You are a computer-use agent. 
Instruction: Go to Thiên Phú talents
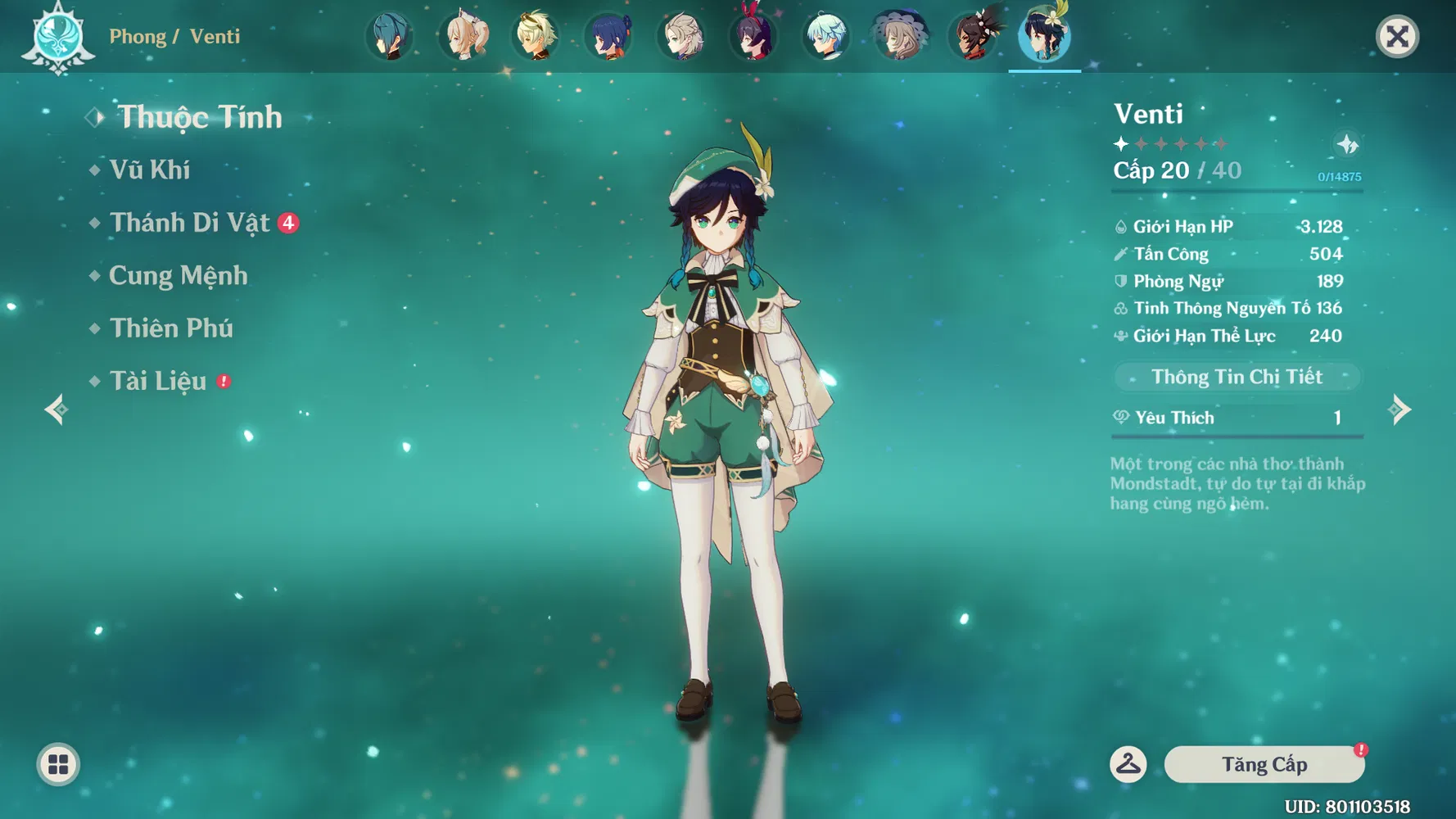pyautogui.click(x=171, y=328)
